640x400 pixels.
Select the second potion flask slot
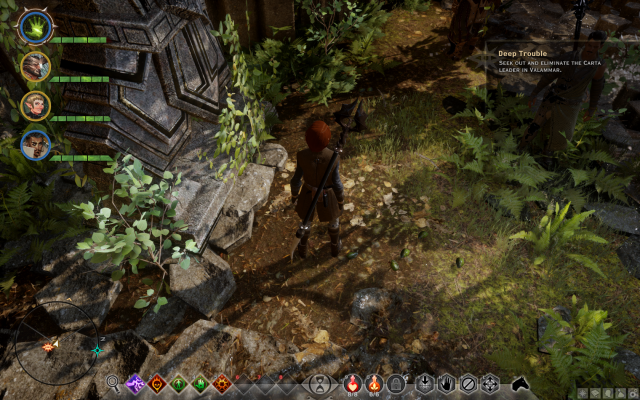click(x=374, y=382)
